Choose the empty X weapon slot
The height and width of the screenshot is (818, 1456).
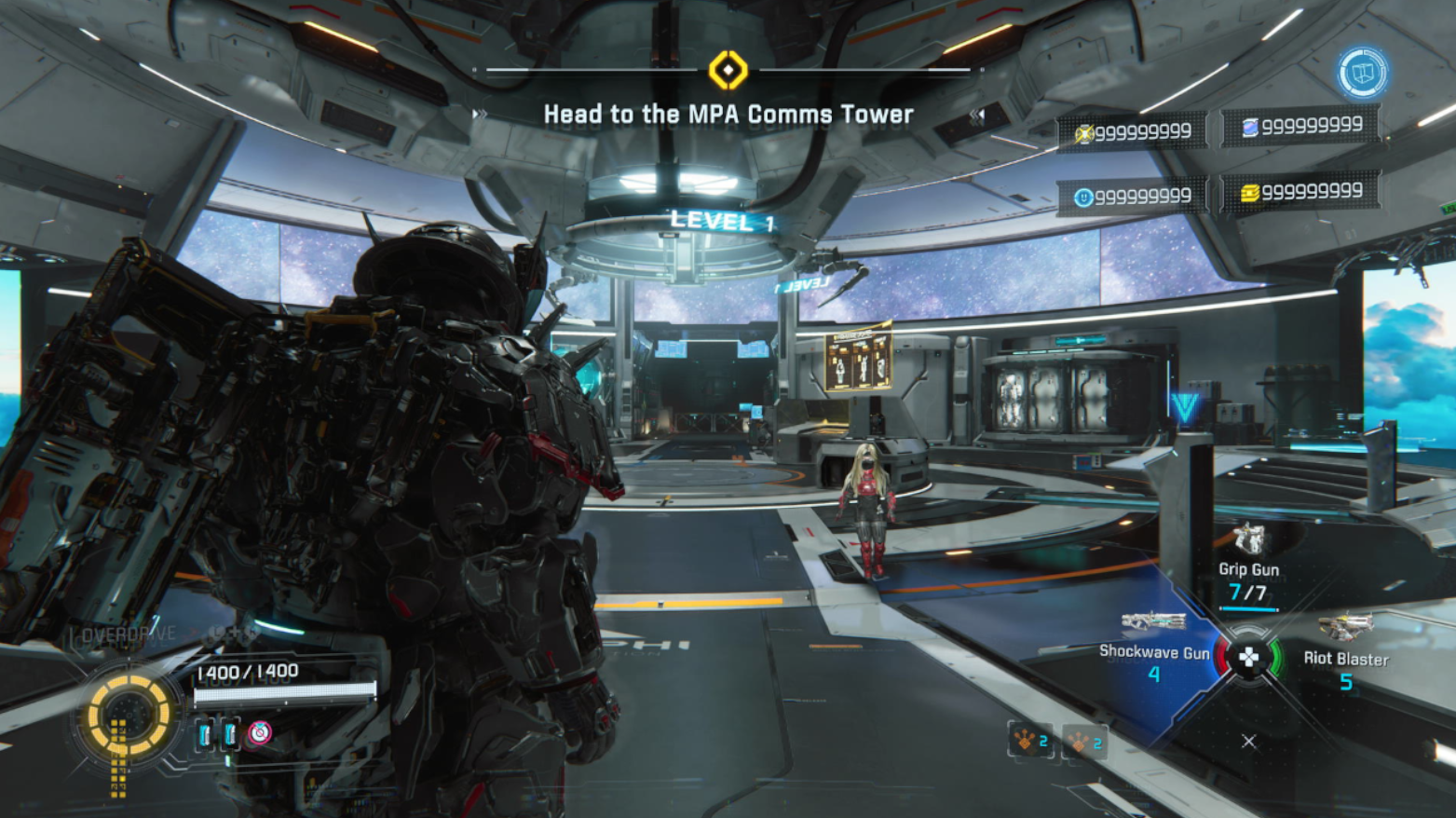(x=1248, y=742)
